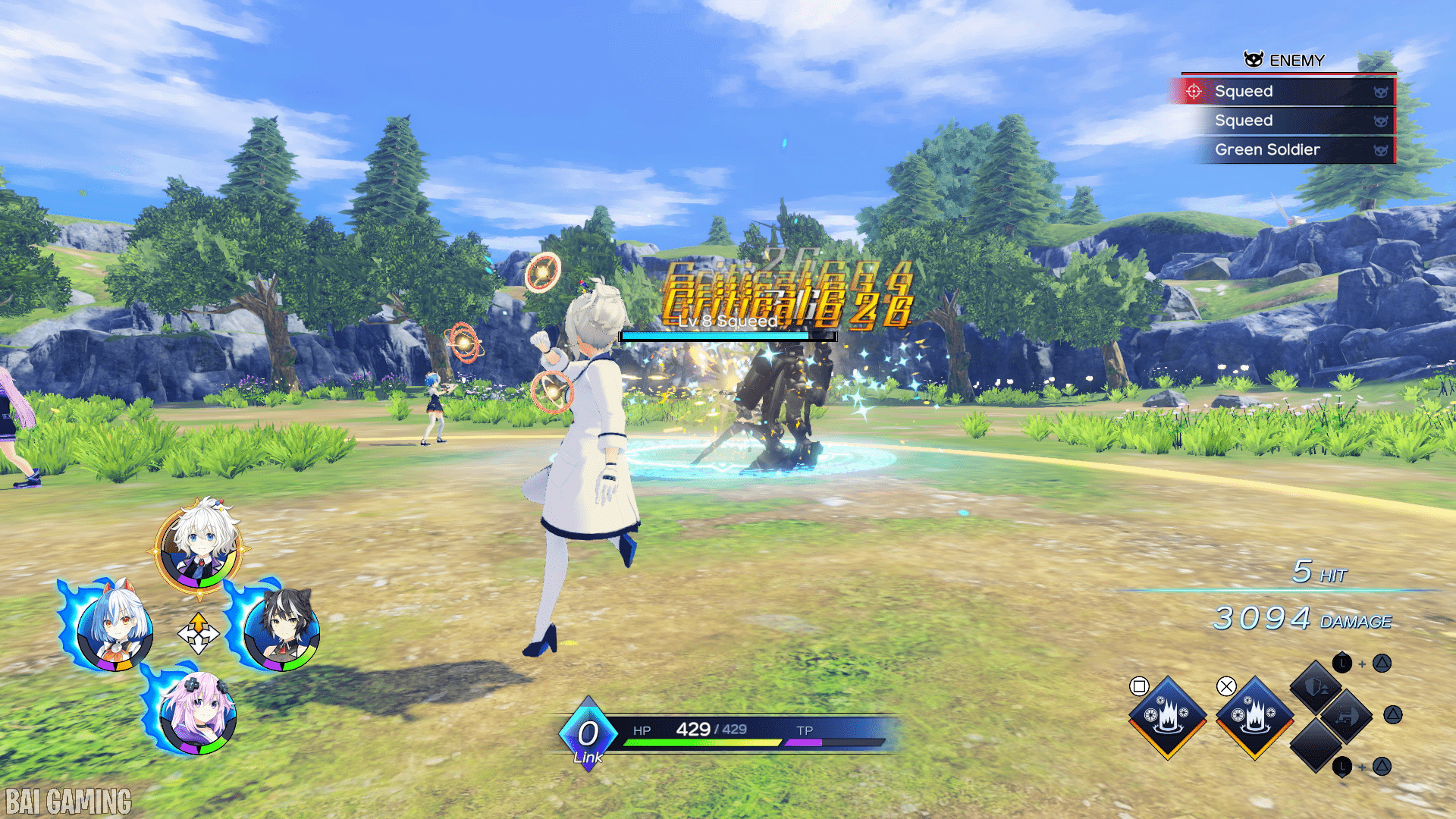Click the blue Link gauge diamond

(x=588, y=734)
